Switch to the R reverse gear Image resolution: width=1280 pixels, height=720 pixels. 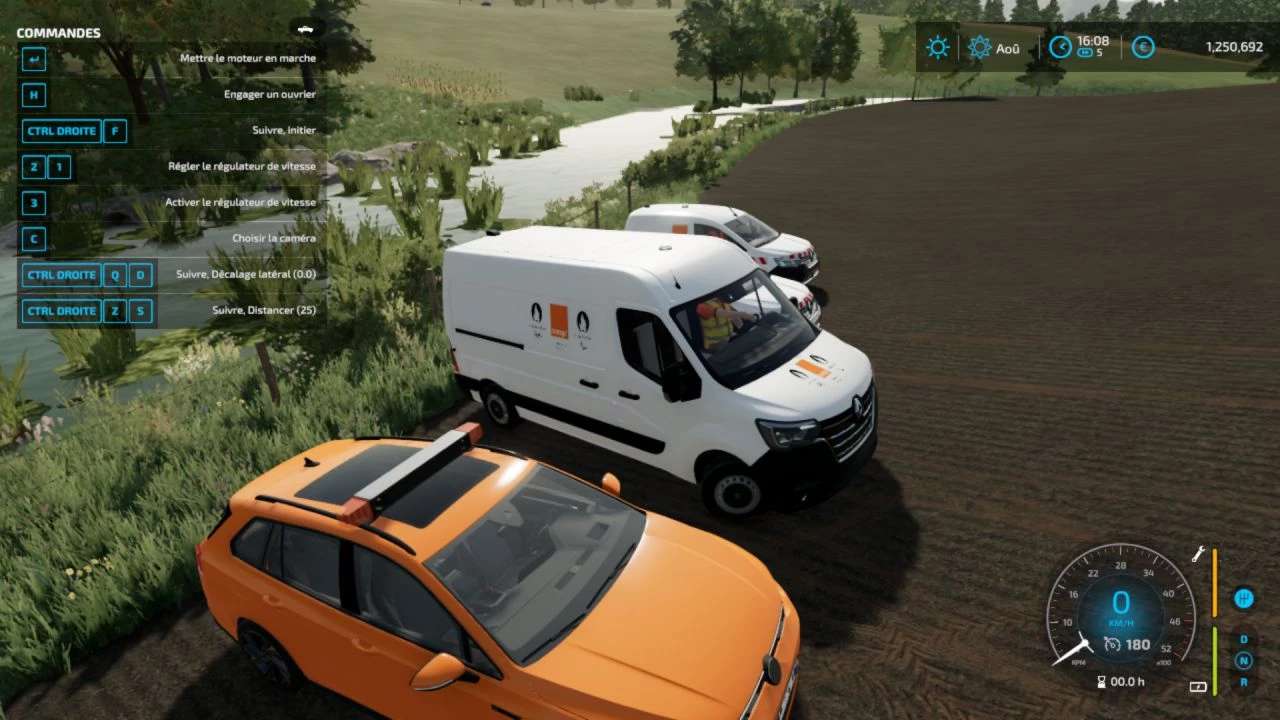point(1243,682)
